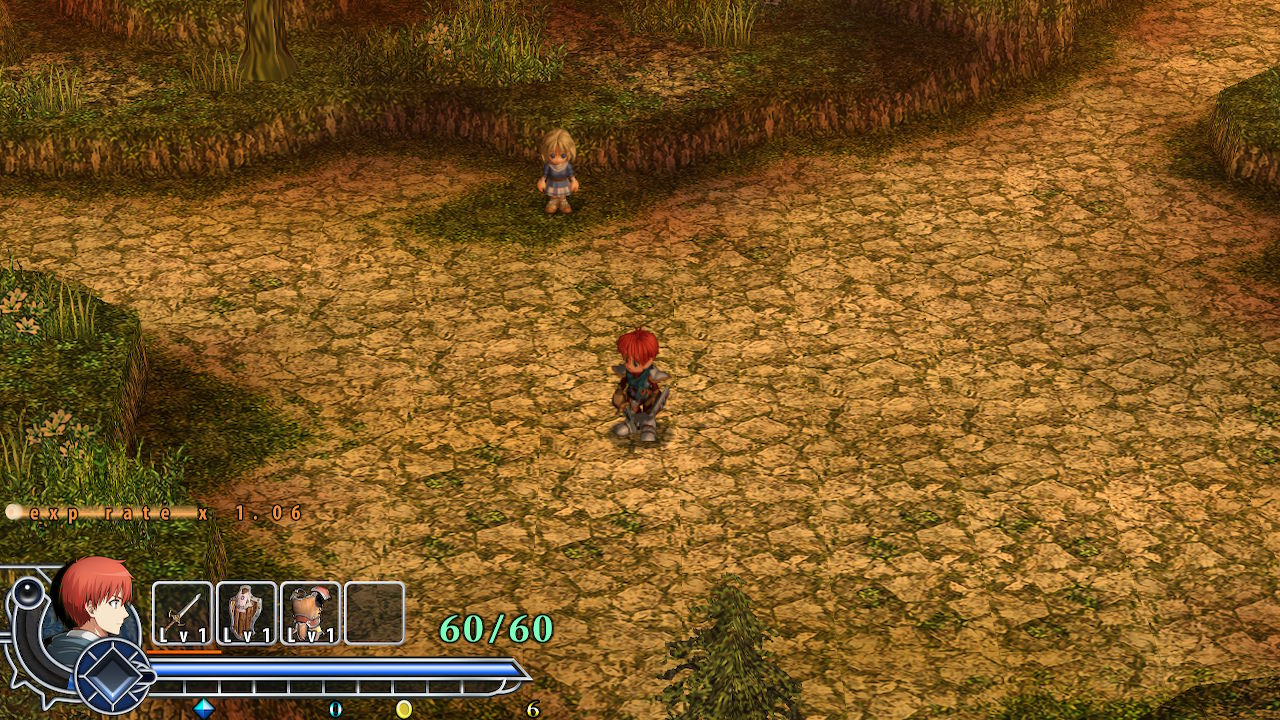Select the Lv 1 armor equipment slot
1280x720 pixels.
310,613
